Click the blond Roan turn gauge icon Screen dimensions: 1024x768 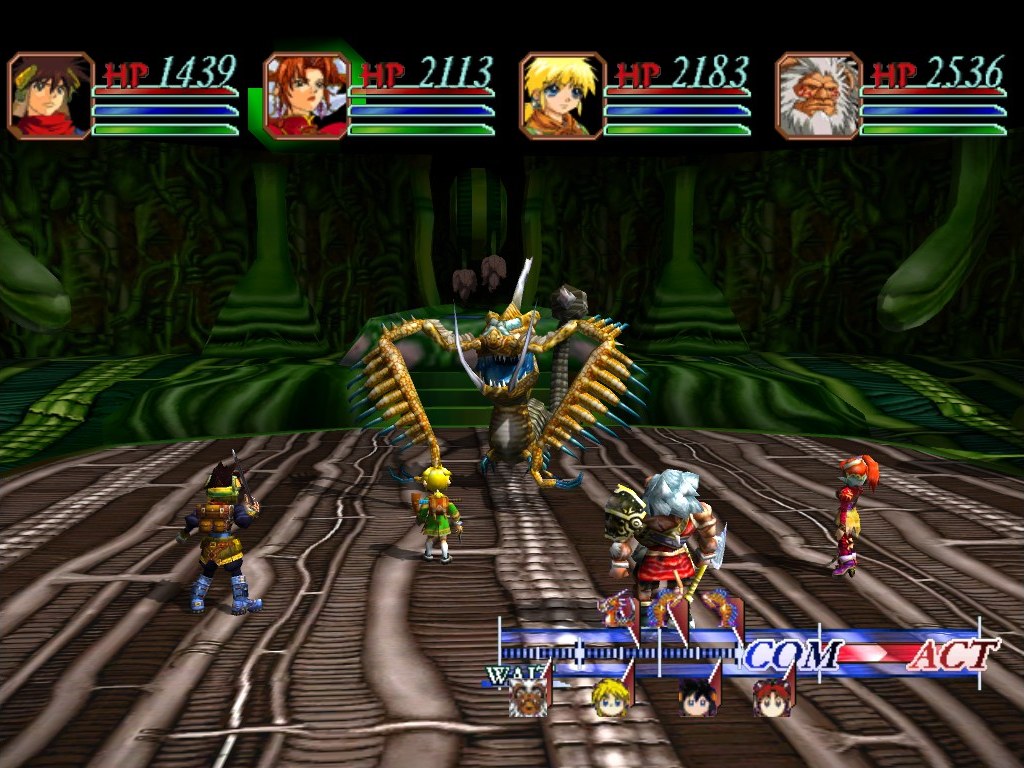click(609, 697)
